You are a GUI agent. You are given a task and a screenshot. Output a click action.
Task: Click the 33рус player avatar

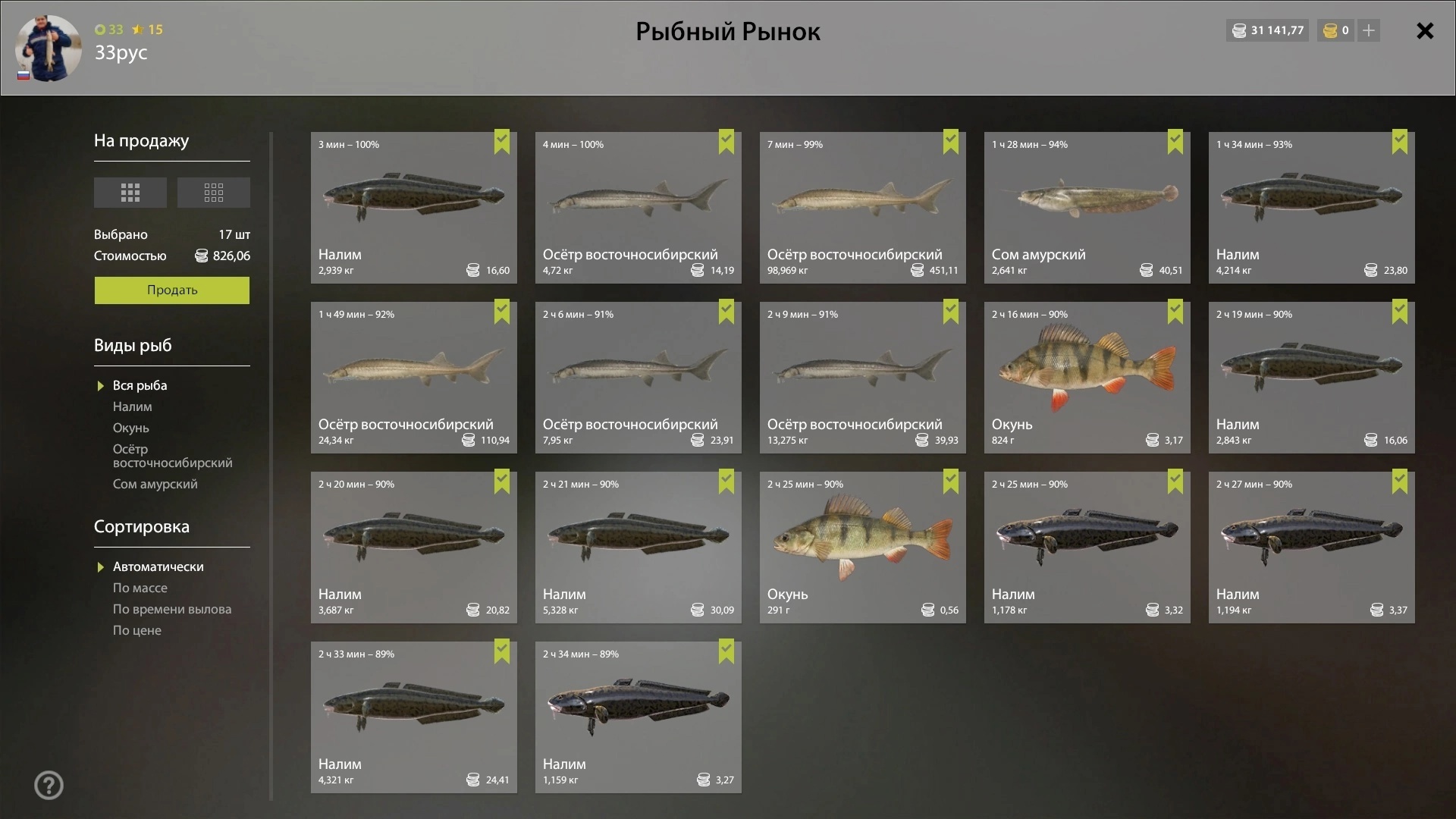(x=48, y=48)
